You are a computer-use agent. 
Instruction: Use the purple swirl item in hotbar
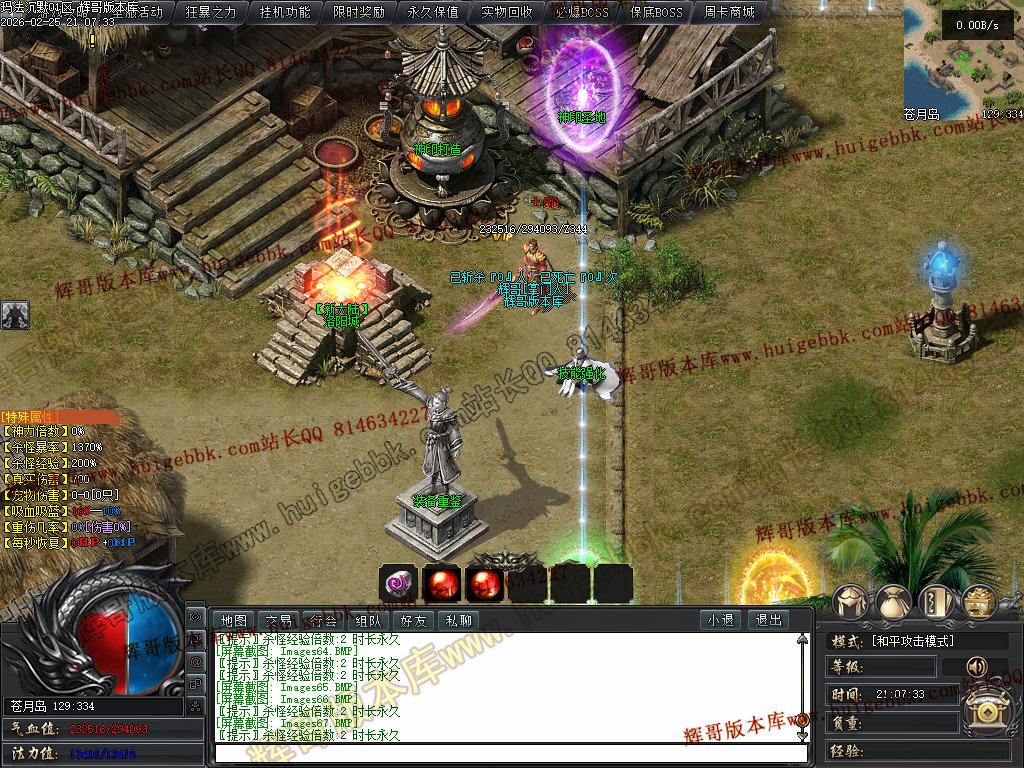pyautogui.click(x=398, y=583)
